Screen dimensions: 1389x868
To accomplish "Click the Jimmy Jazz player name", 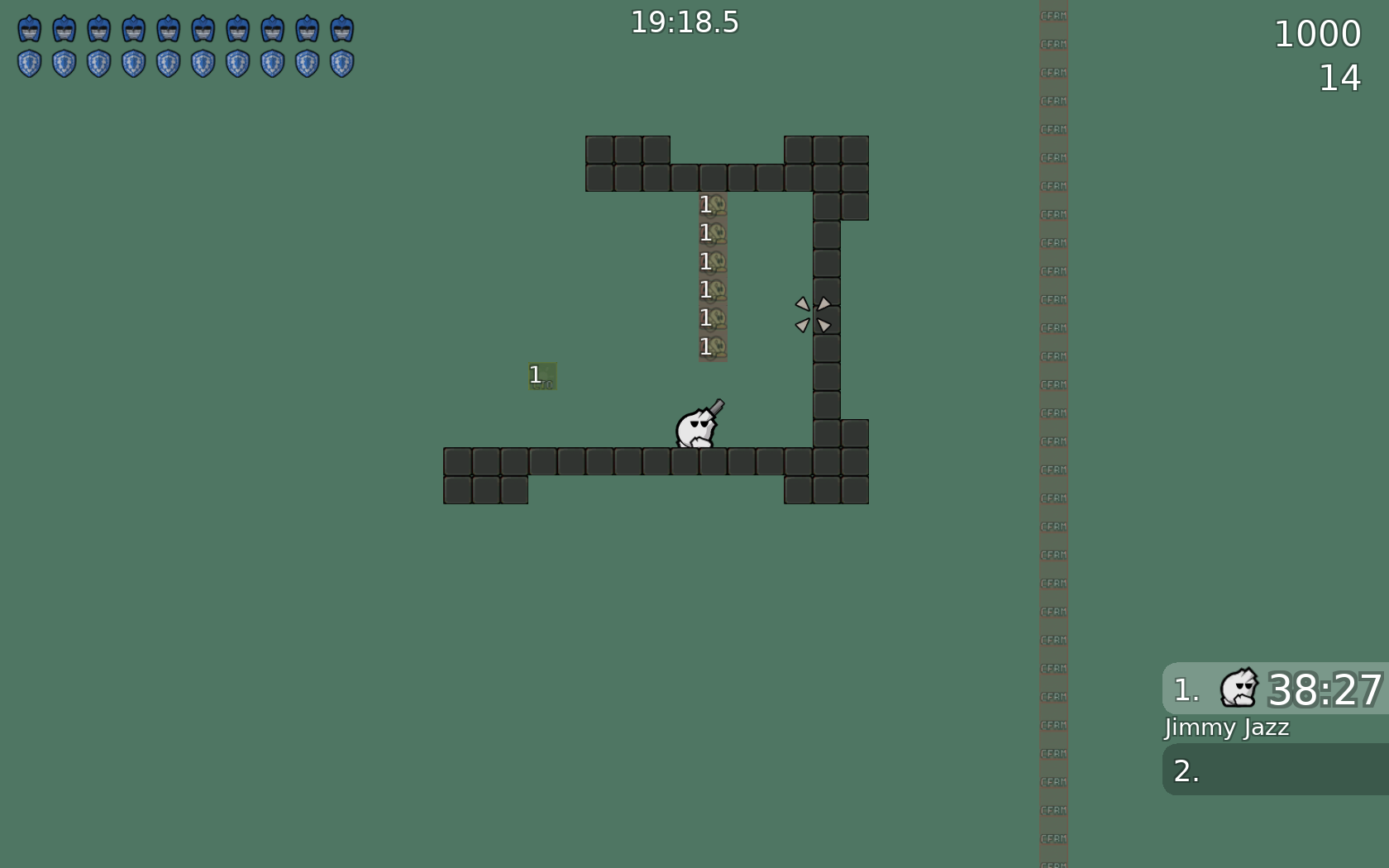I will [1226, 728].
